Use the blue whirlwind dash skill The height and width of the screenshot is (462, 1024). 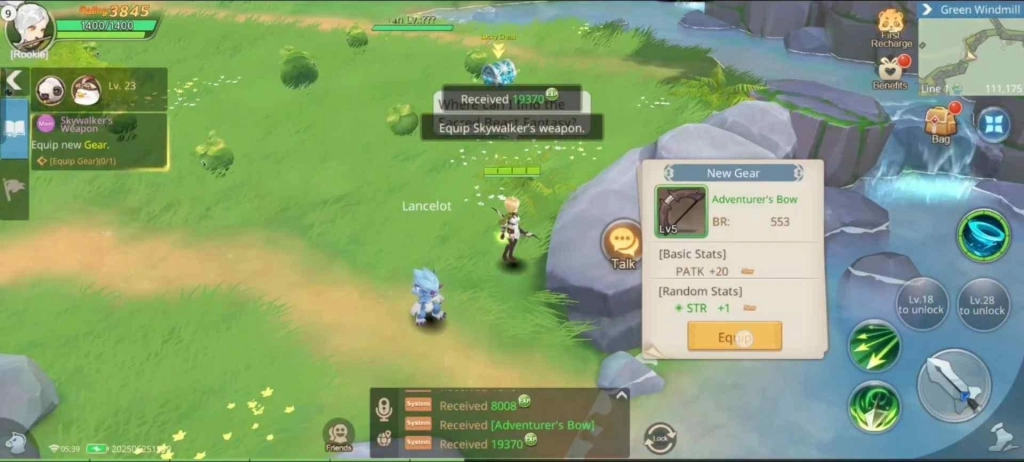983,235
